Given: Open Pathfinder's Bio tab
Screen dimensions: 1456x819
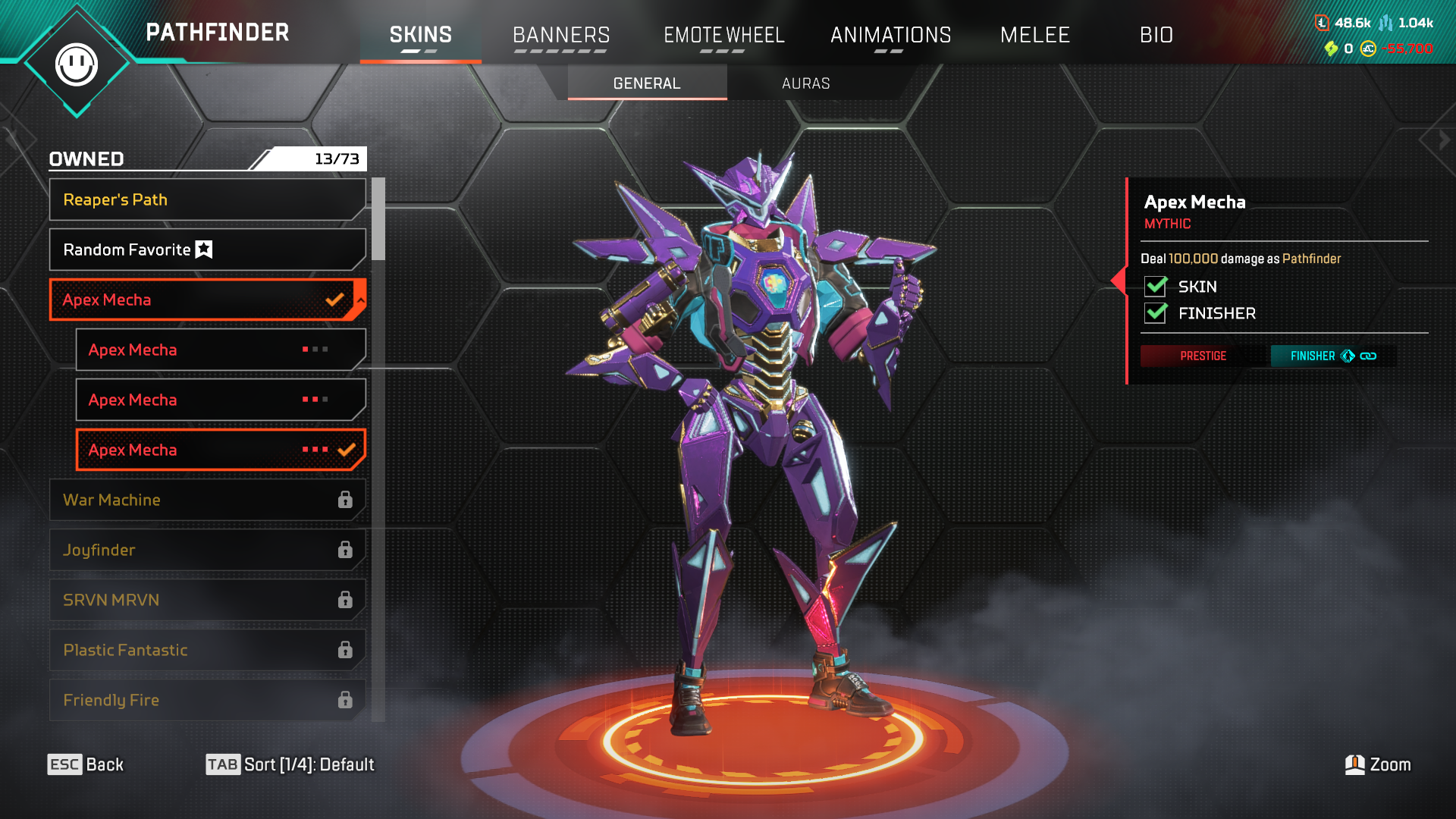Looking at the screenshot, I should (1156, 35).
